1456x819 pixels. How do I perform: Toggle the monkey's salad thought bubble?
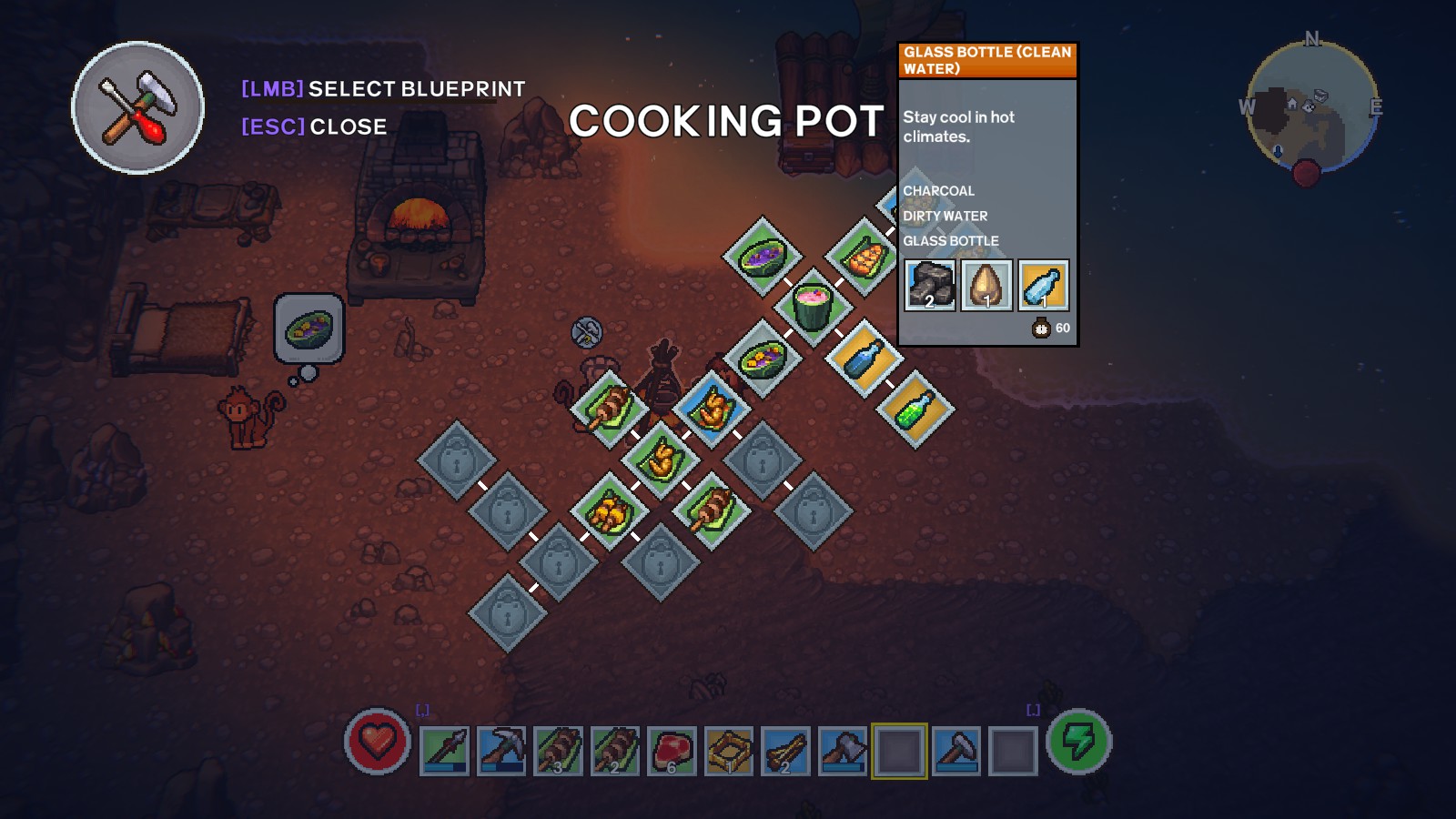tap(309, 328)
